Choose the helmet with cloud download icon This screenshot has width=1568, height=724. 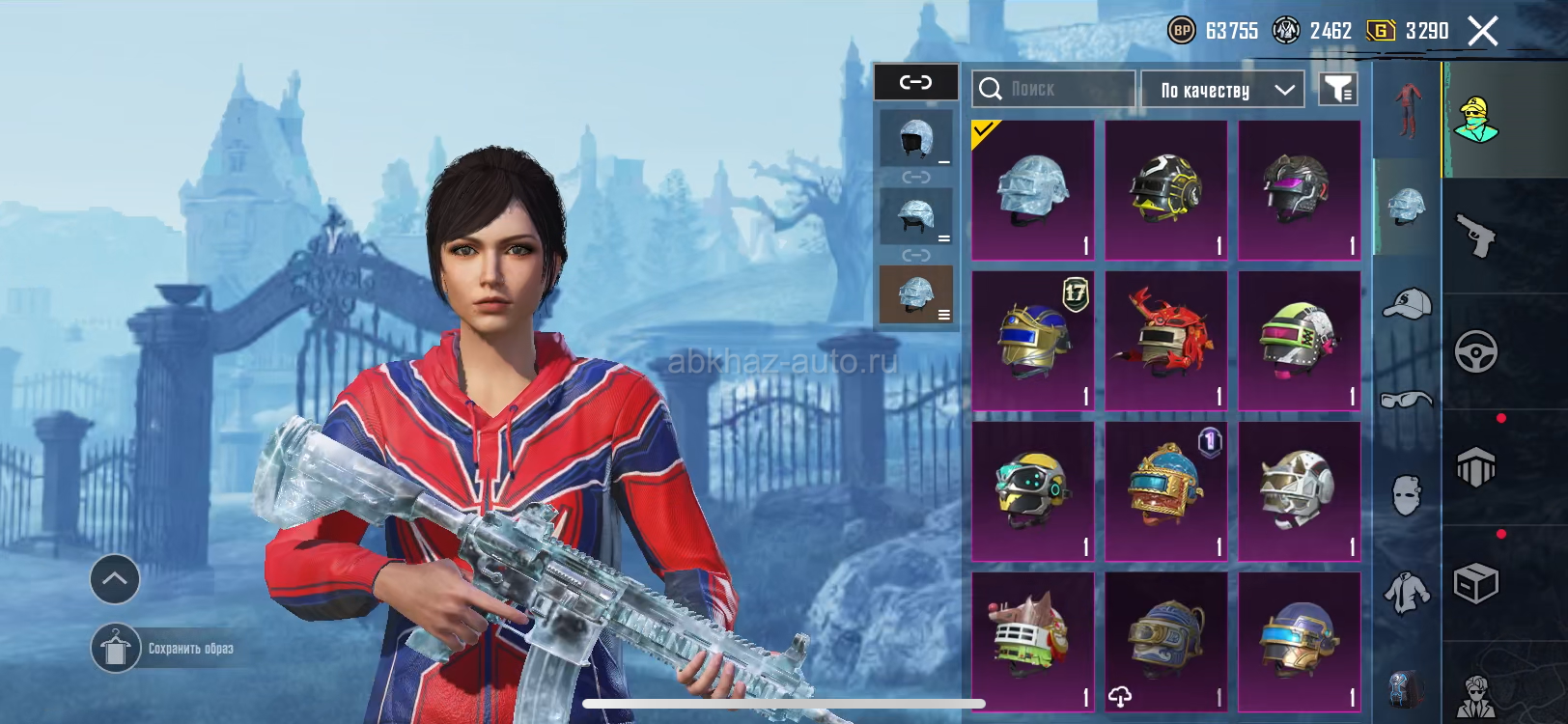click(1165, 642)
